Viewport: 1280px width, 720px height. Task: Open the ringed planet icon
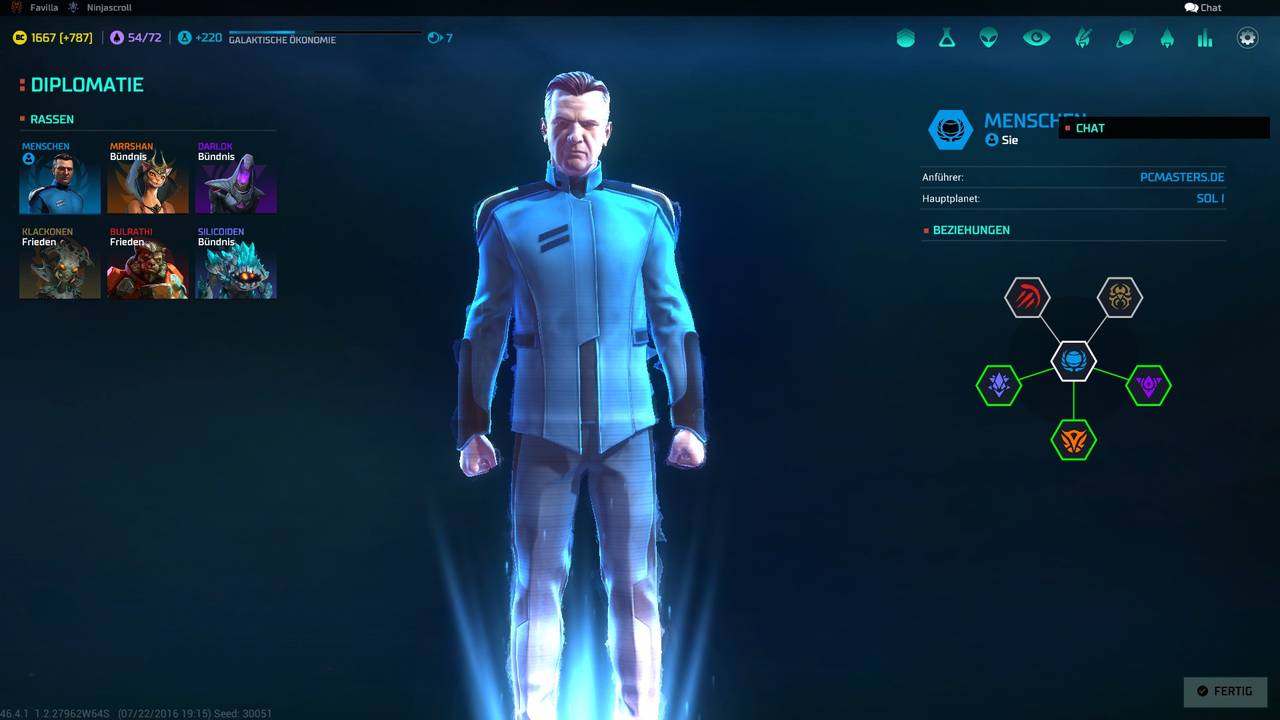pos(1125,38)
